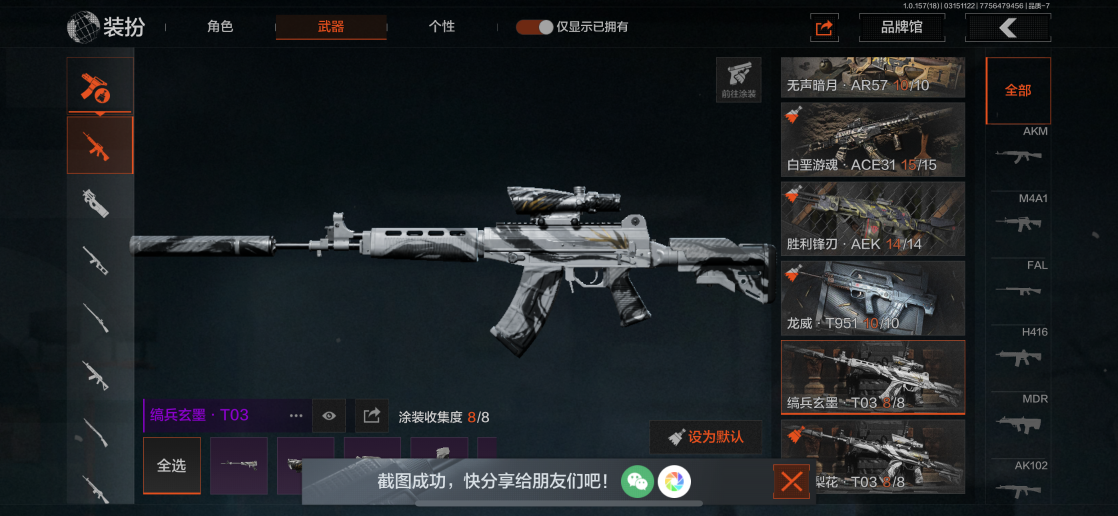Image resolution: width=1118 pixels, height=516 pixels.
Task: Toggle the eye preview icon
Action: pyautogui.click(x=329, y=415)
